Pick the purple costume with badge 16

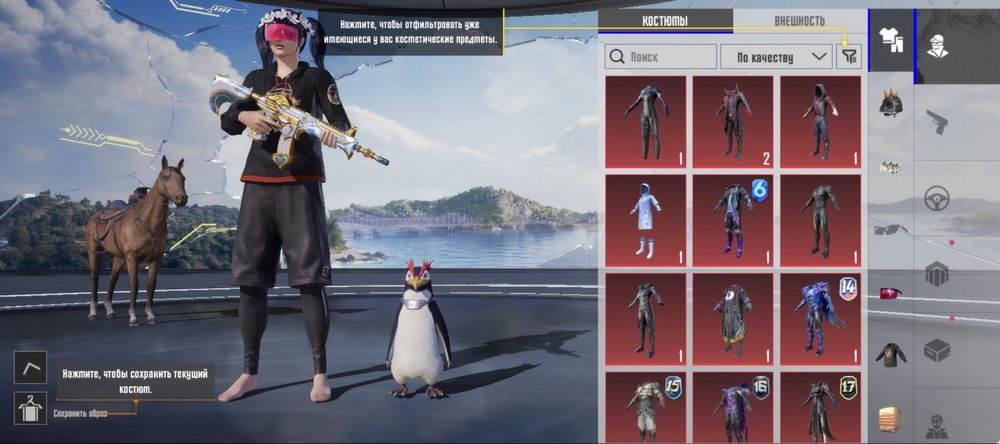(x=732, y=407)
